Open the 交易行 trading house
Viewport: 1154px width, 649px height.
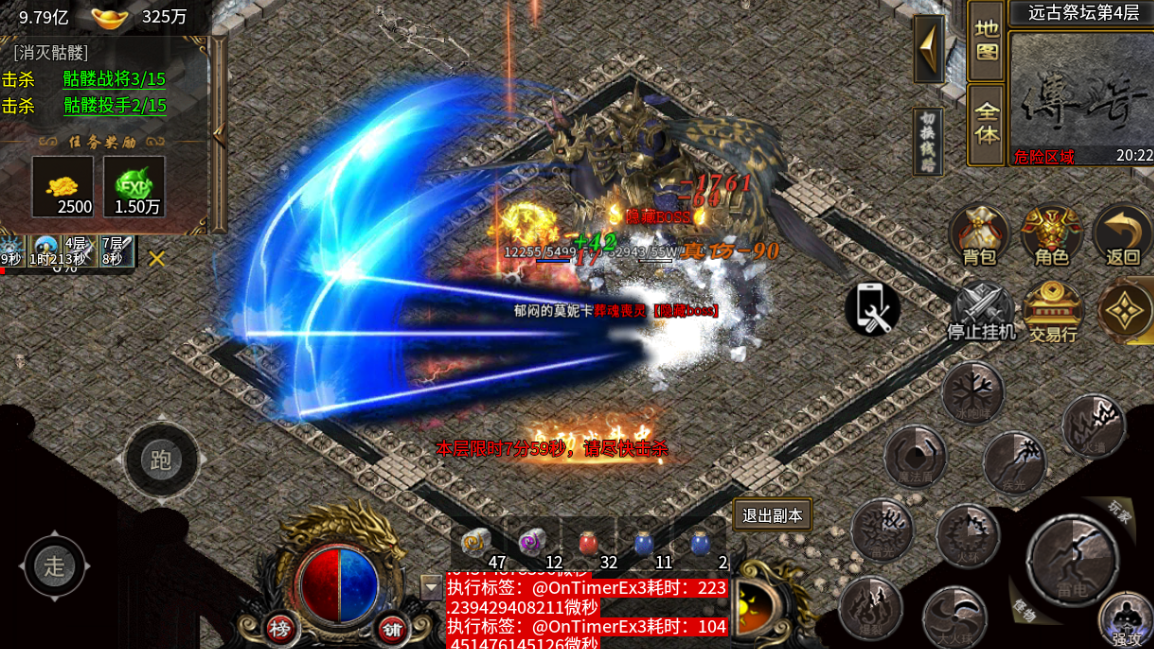1053,310
